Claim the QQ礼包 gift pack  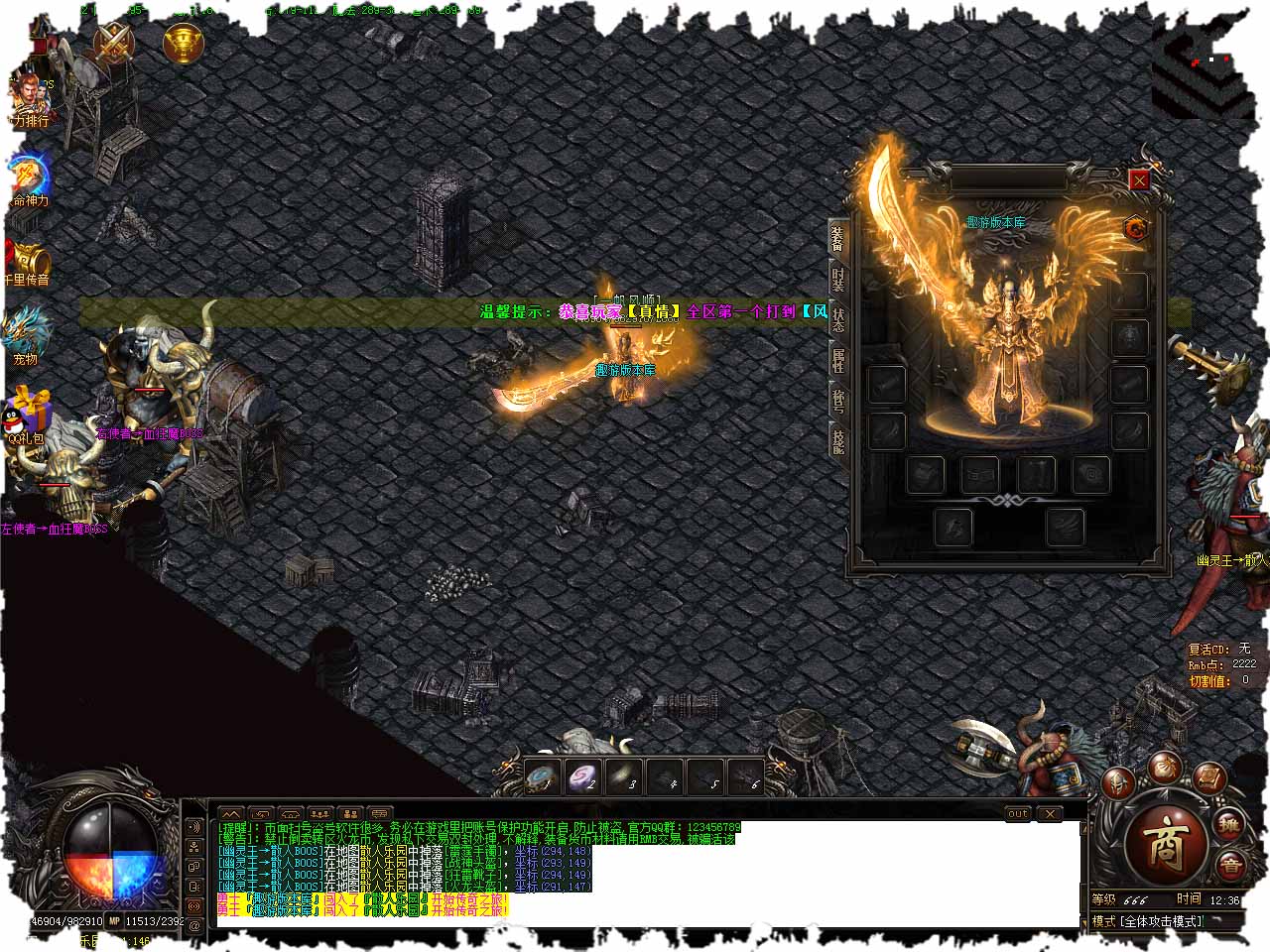point(28,416)
